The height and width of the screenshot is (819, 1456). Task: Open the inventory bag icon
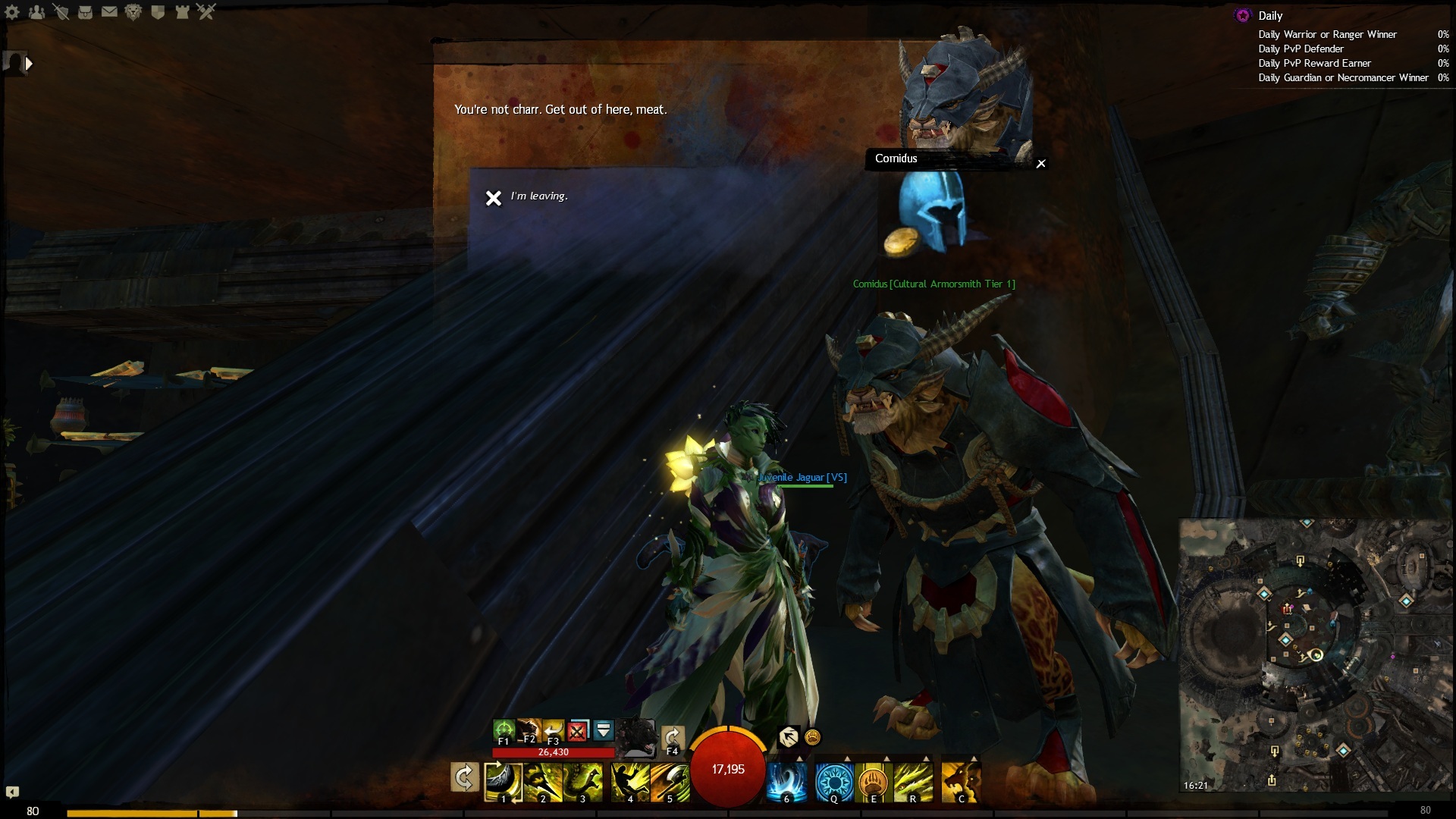[85, 12]
